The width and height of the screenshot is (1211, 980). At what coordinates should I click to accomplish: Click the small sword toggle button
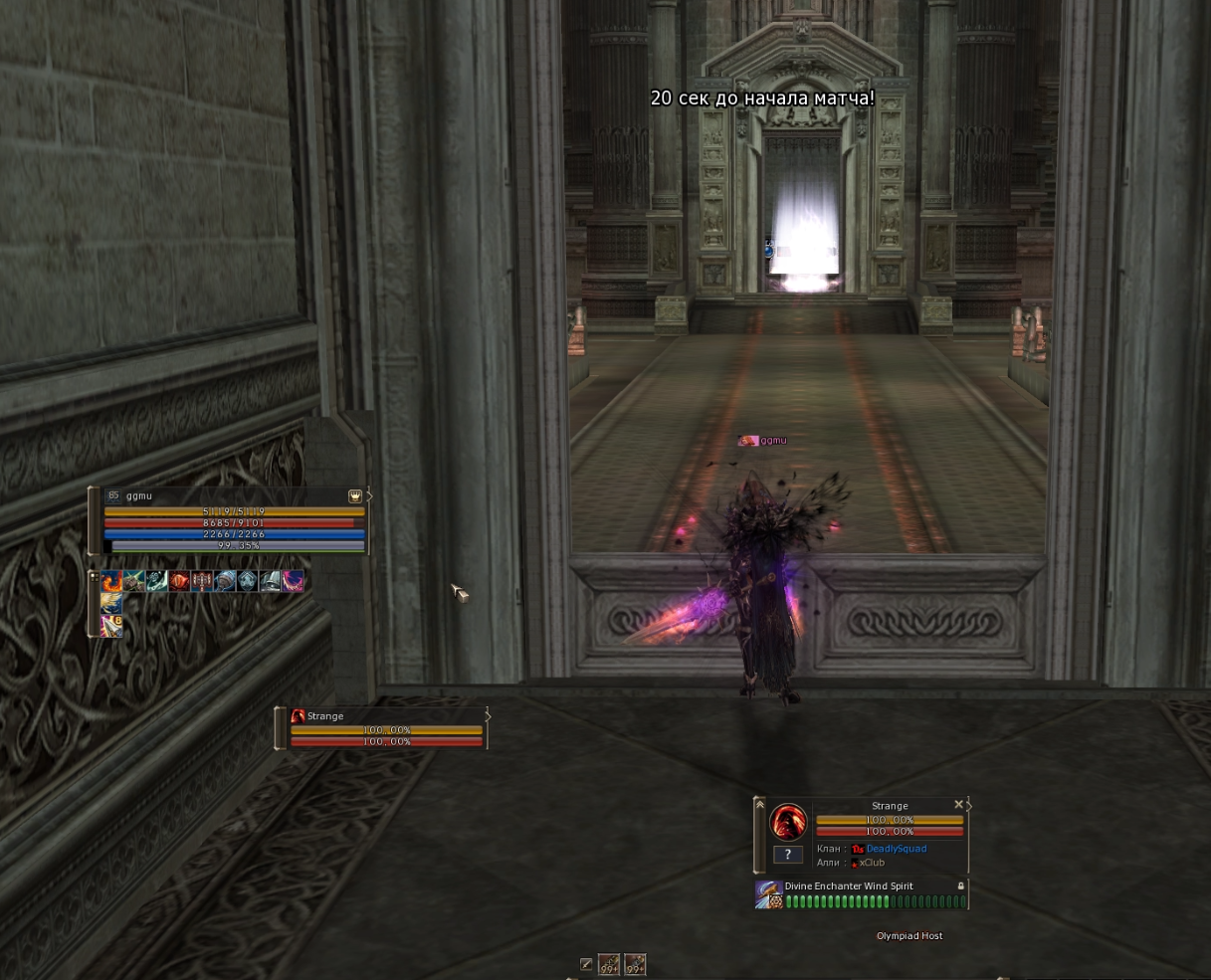click(x=586, y=964)
